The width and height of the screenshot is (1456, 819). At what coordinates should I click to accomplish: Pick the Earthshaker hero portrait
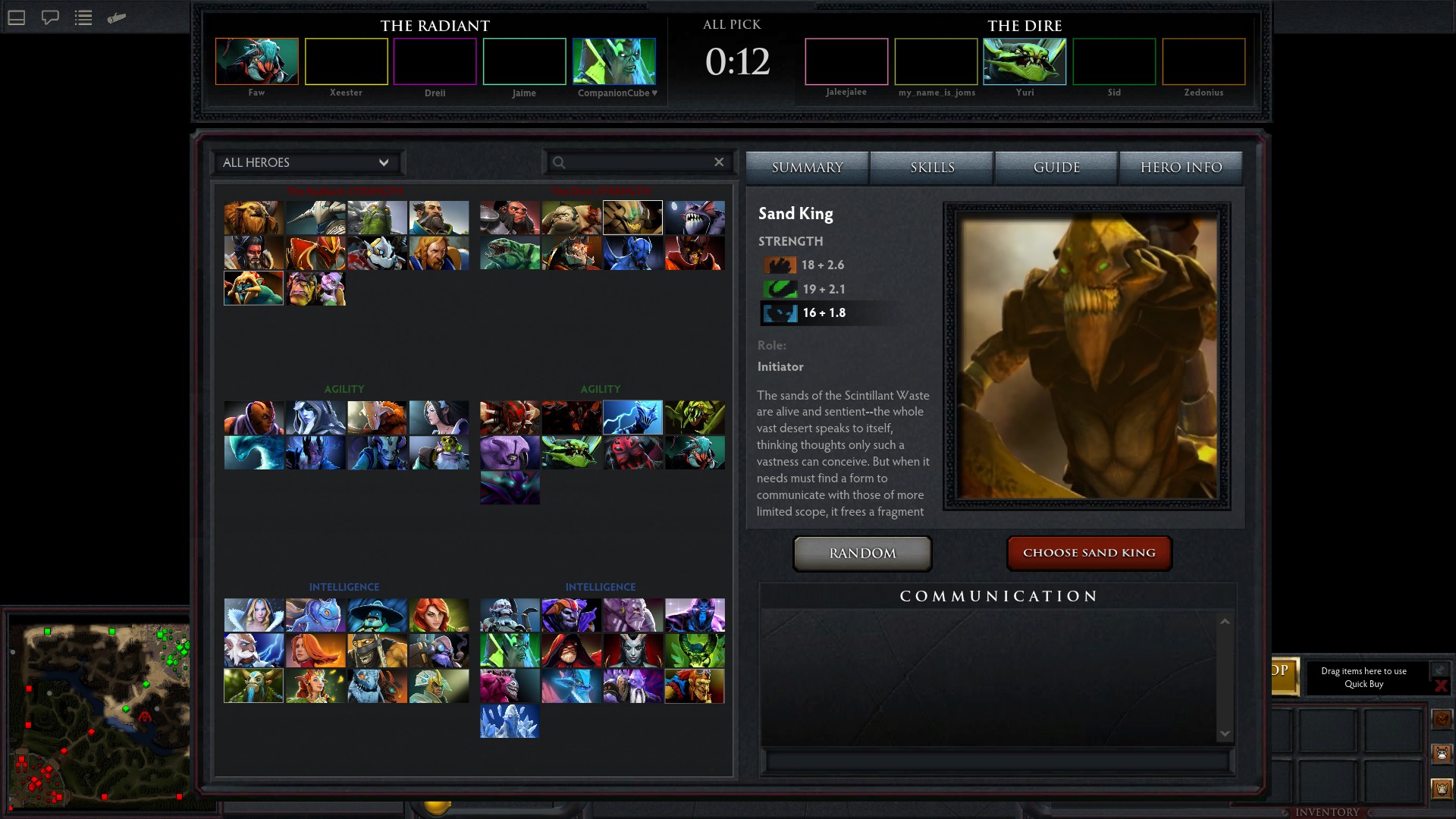click(x=253, y=218)
